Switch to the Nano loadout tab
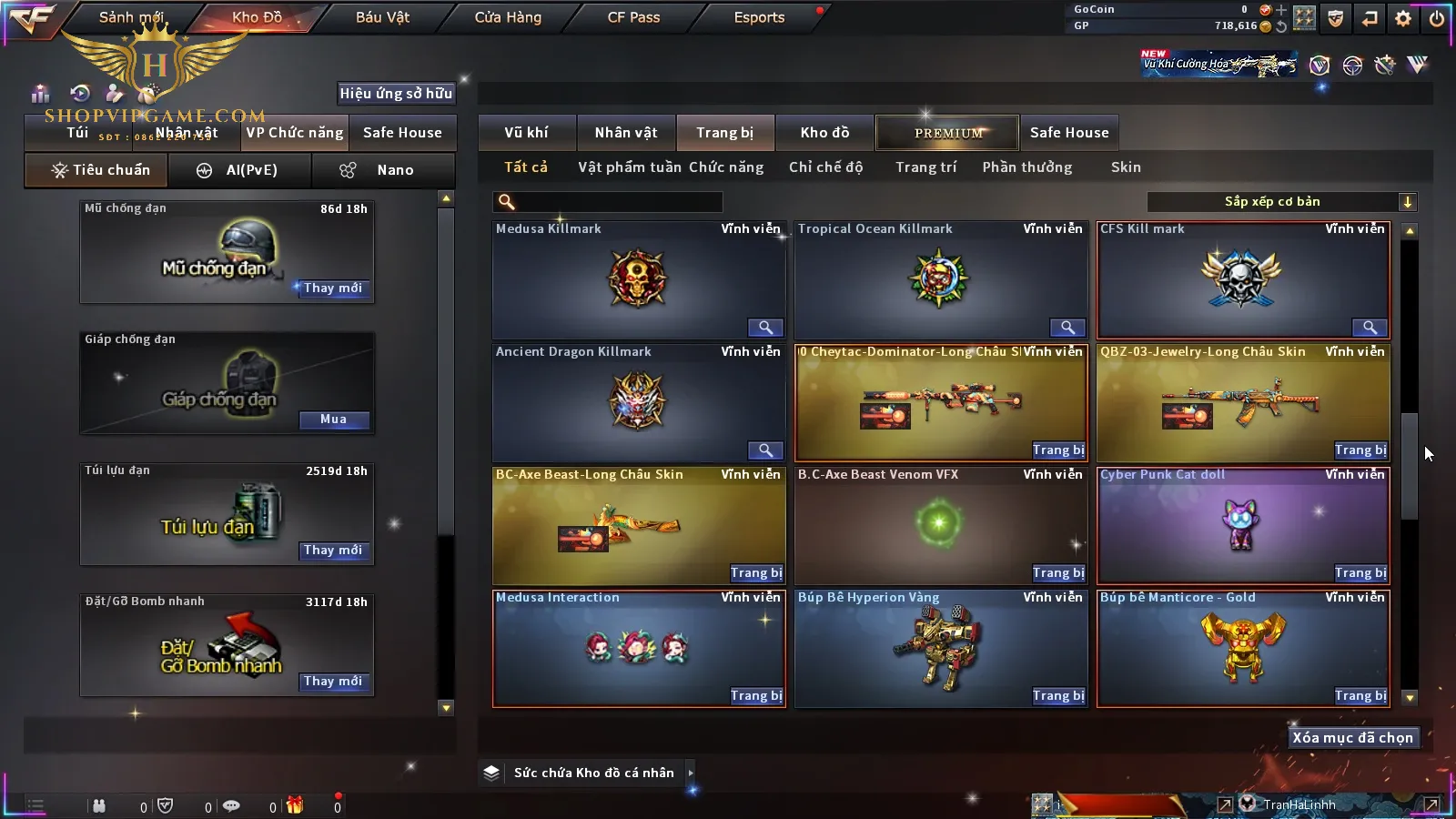Screen dimensions: 1456x819 [383, 170]
